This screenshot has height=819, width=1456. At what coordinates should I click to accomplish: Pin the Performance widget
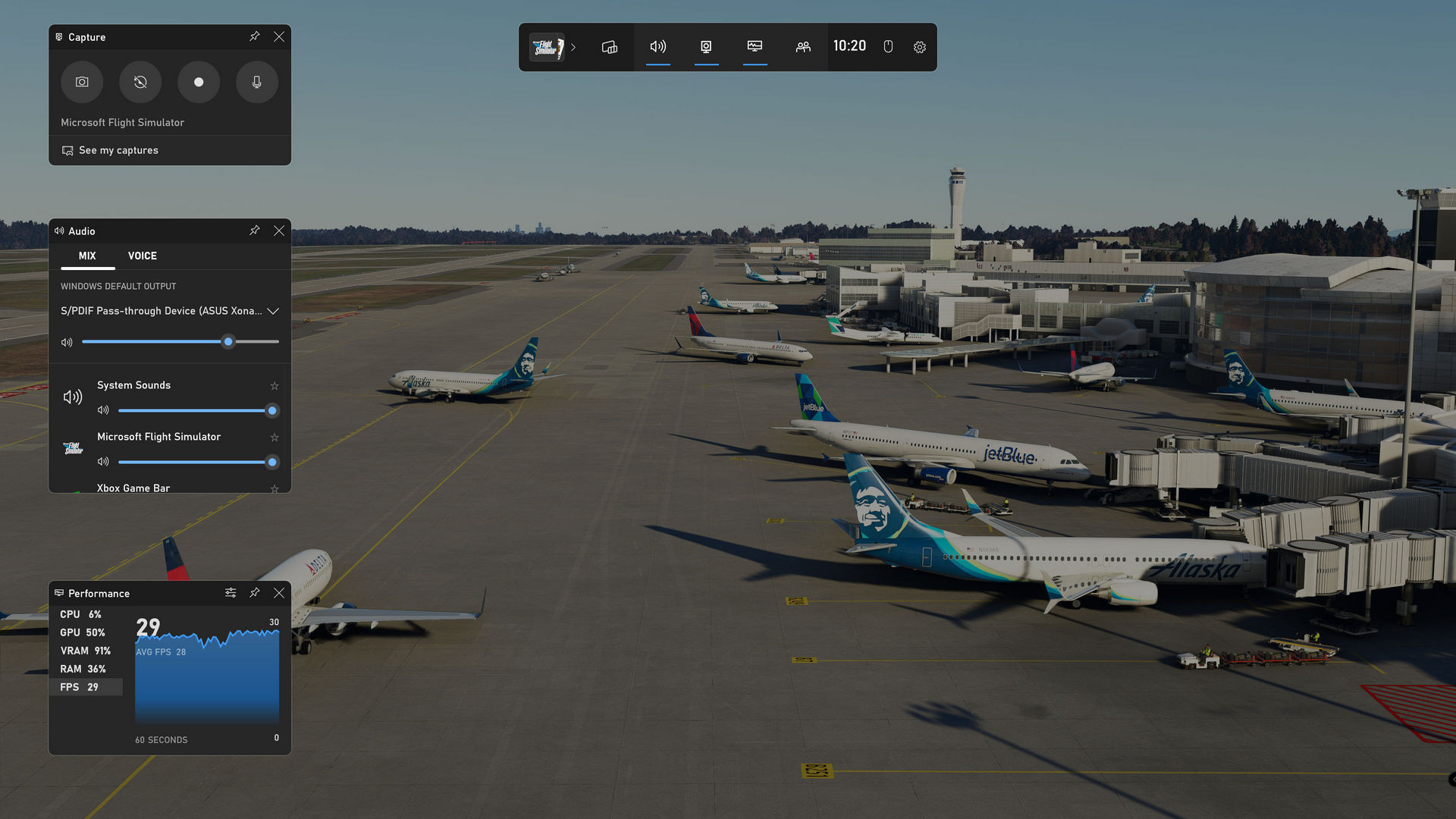point(254,592)
